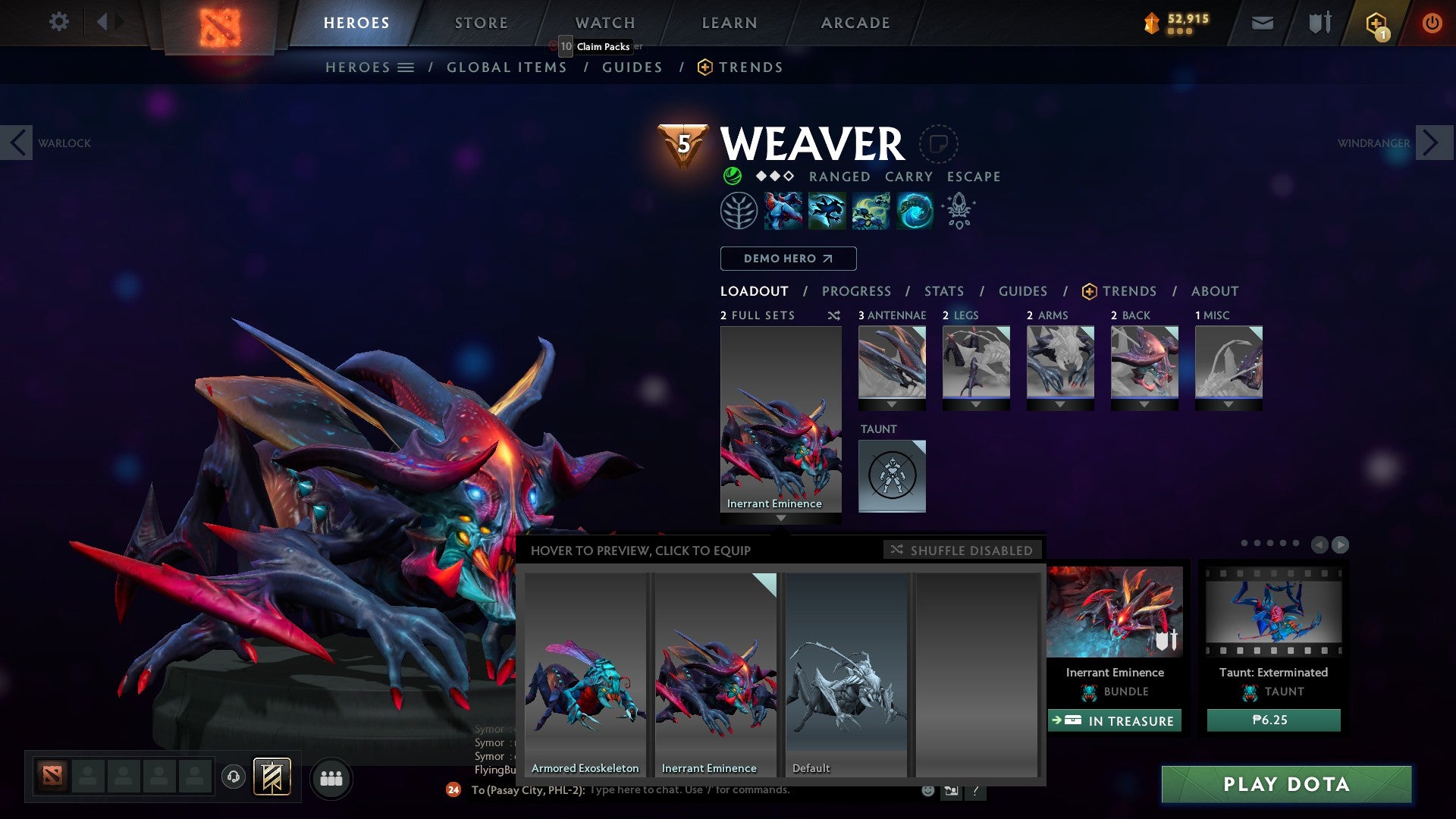Open the settings gear icon
The width and height of the screenshot is (1456, 819).
click(58, 21)
